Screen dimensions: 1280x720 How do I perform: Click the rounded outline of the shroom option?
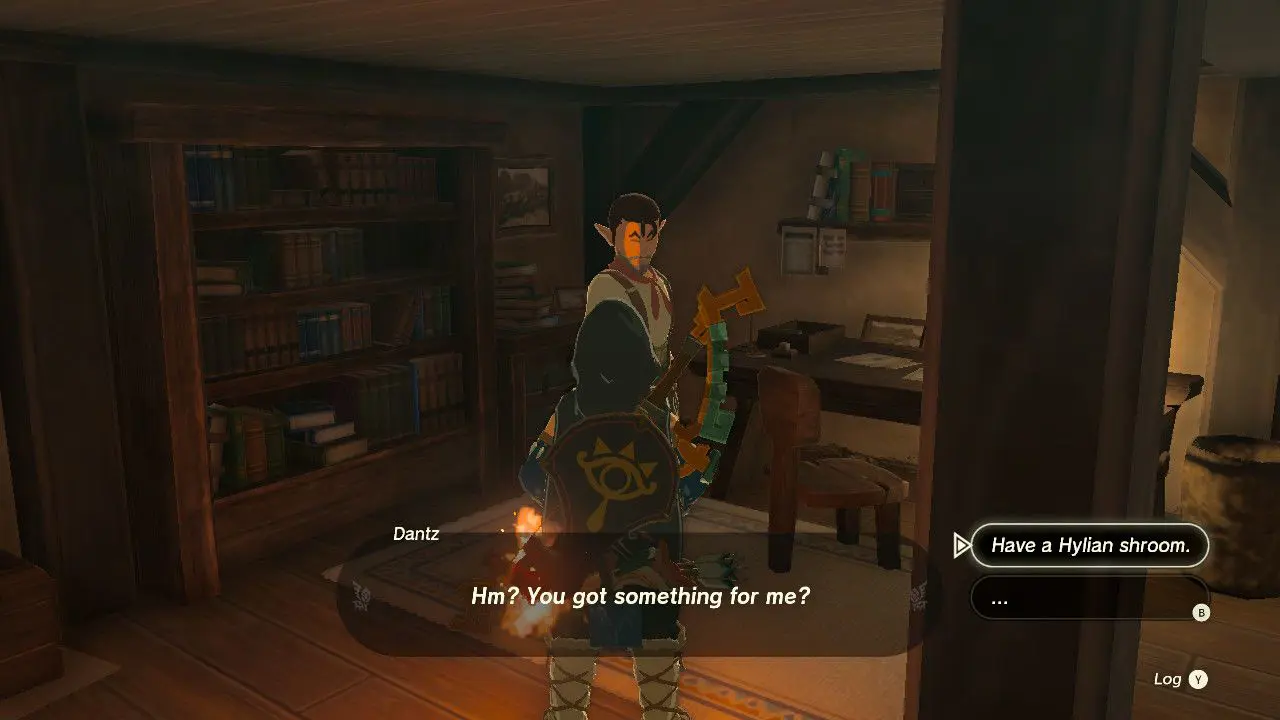(x=1089, y=545)
